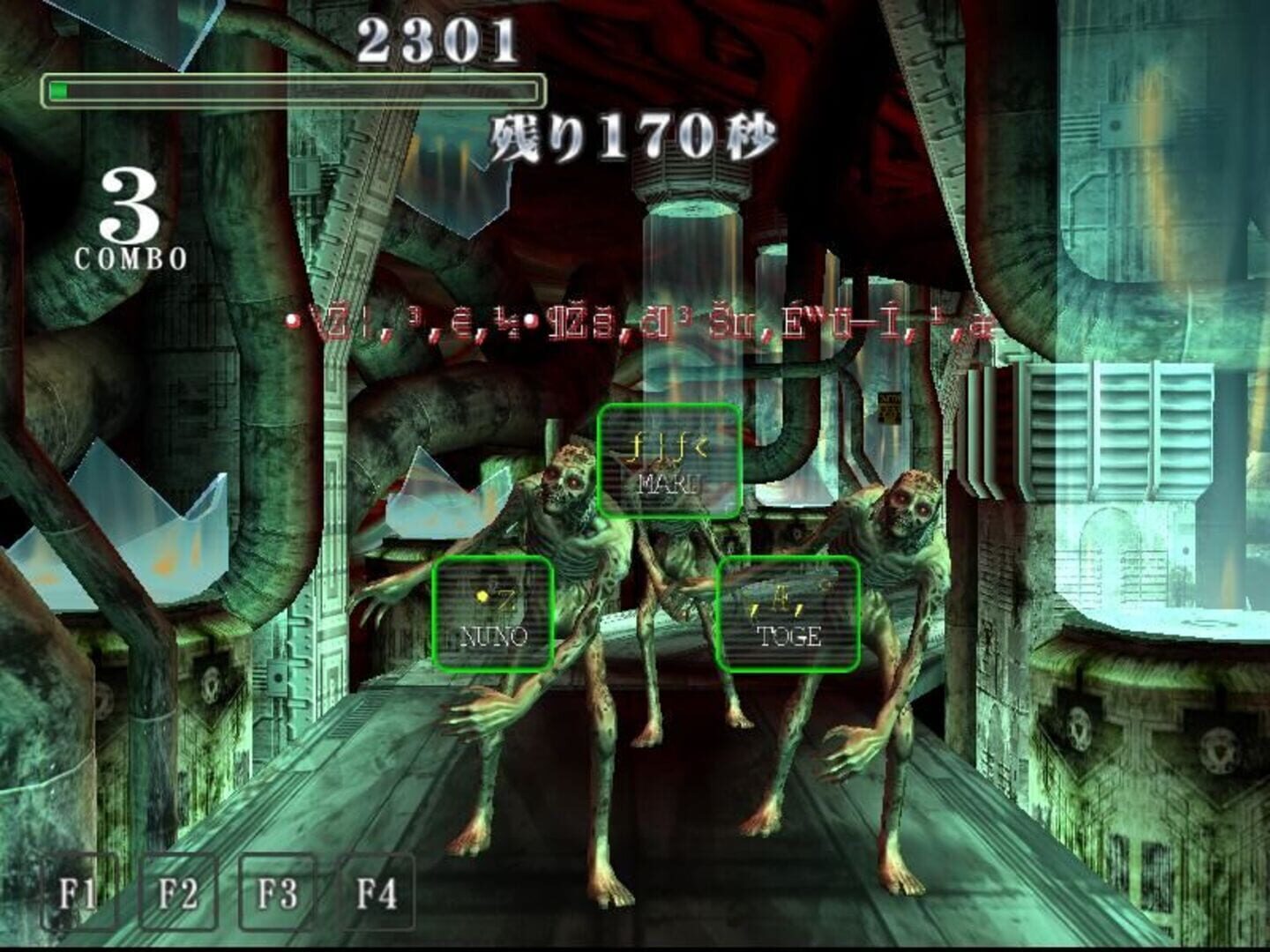Expand the green TOGE target frame

click(790, 613)
